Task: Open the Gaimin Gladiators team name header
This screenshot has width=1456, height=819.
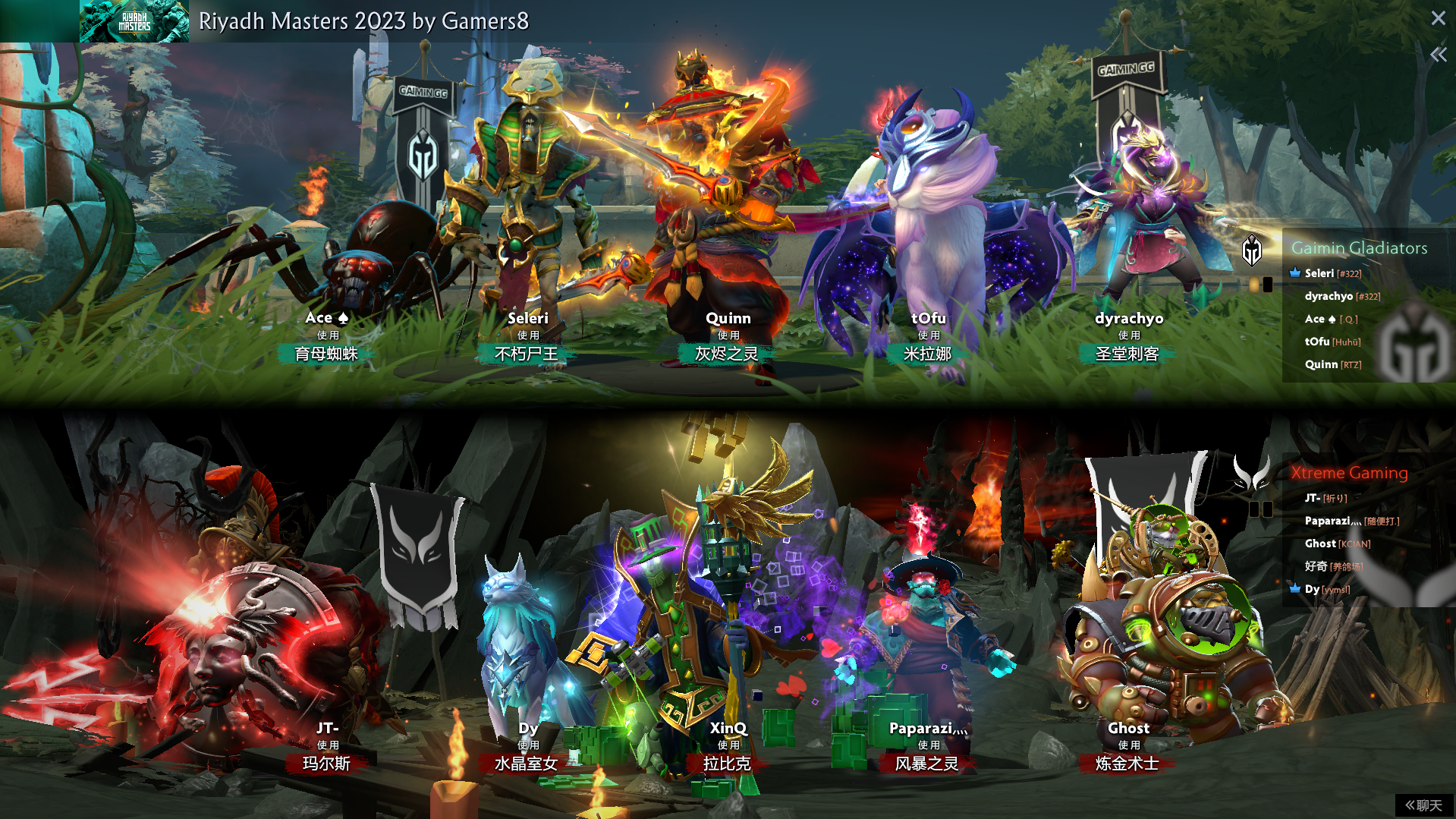Action: 1359,248
